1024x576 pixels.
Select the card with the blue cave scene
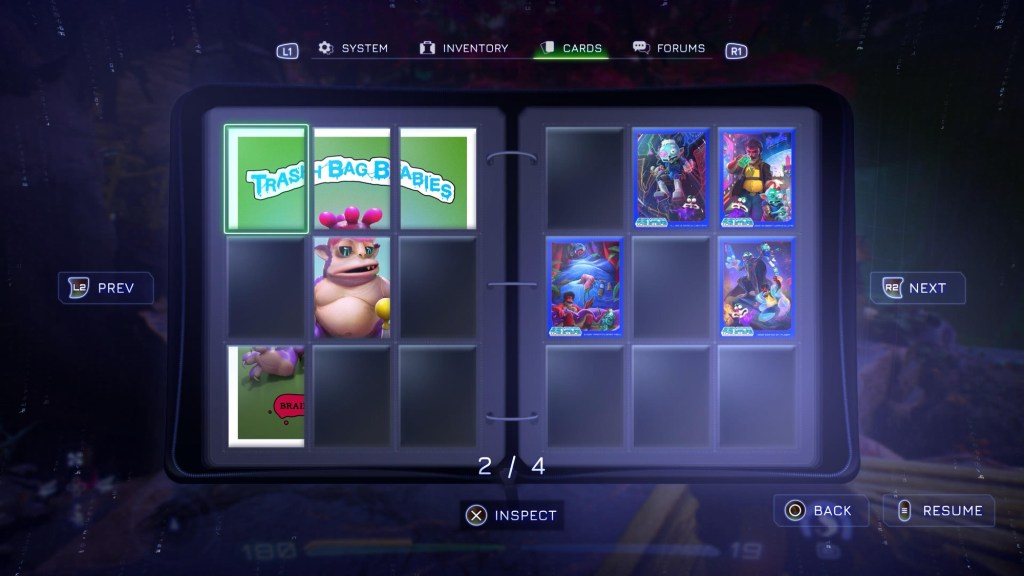click(584, 287)
